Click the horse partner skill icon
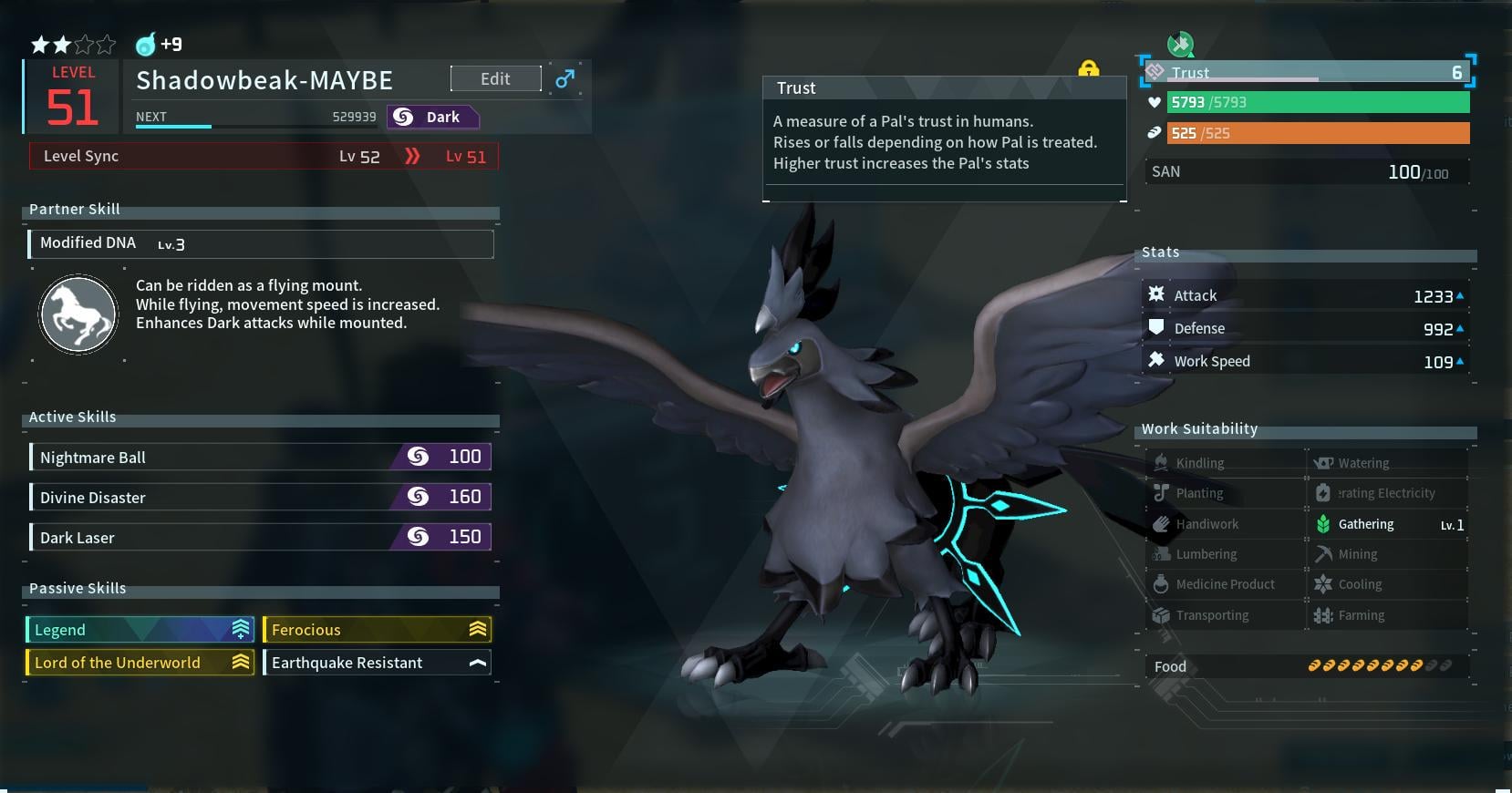Screen dimensions: 1512x793 pos(78,314)
